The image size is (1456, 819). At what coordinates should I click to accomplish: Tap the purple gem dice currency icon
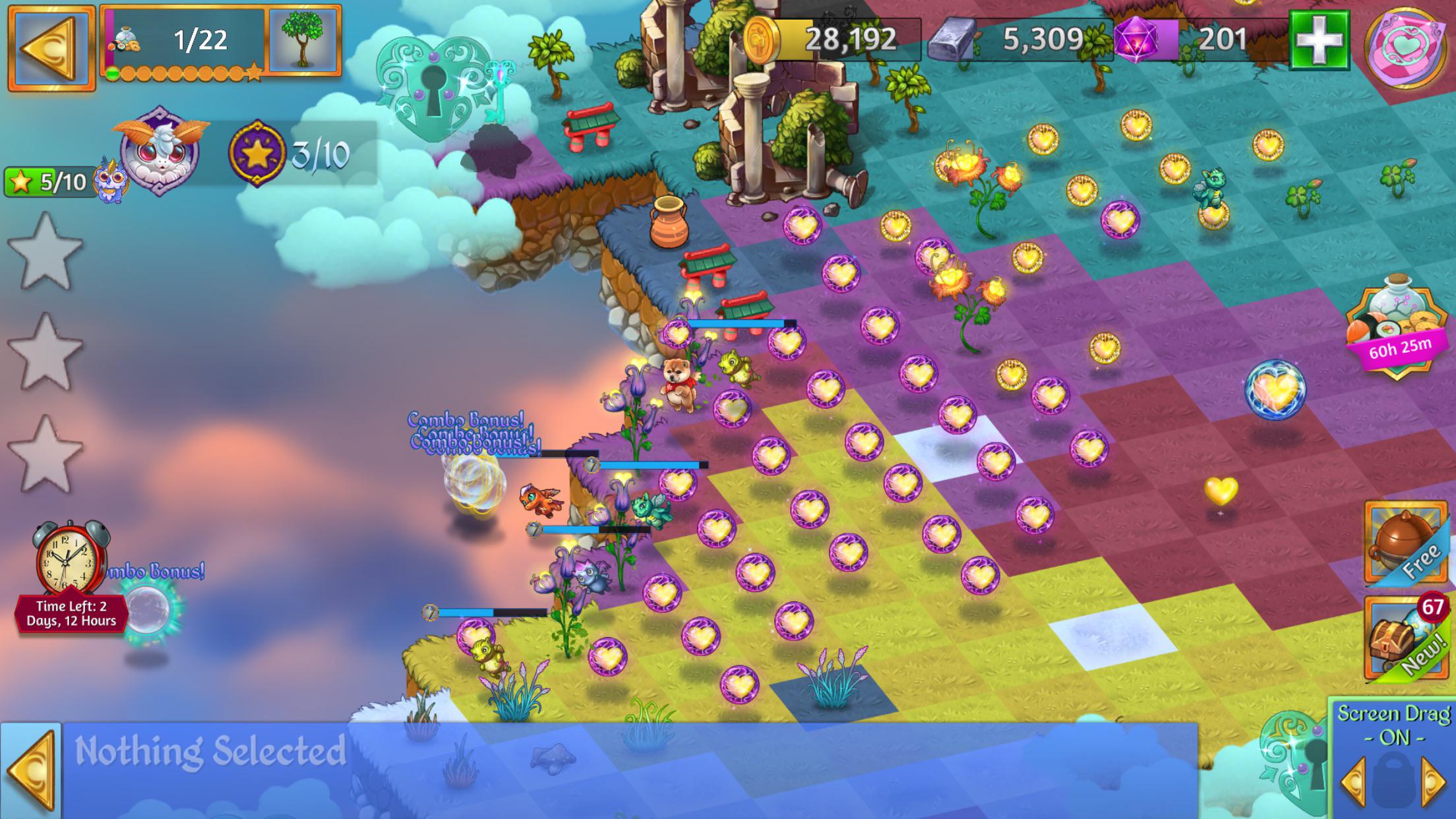click(1136, 40)
